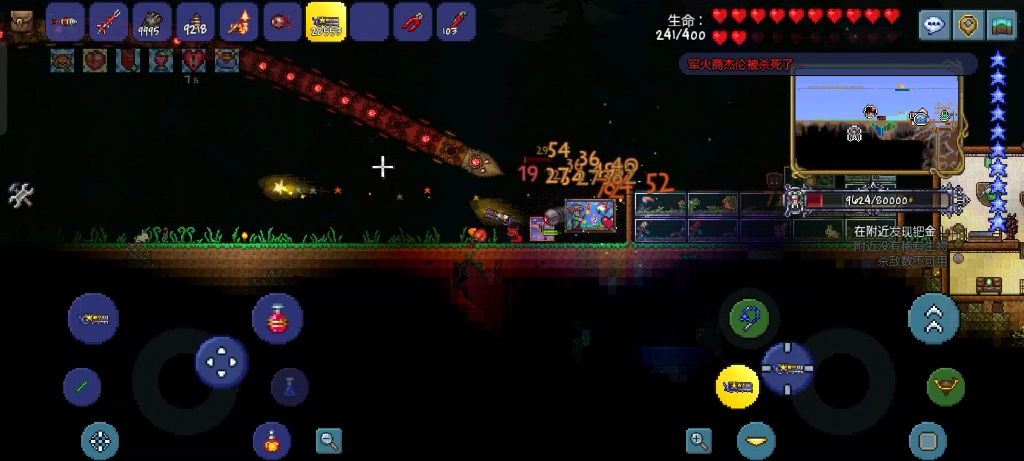This screenshot has height=461, width=1024.
Task: Select the highlighted yellow gun hotbar slot
Action: (x=325, y=21)
